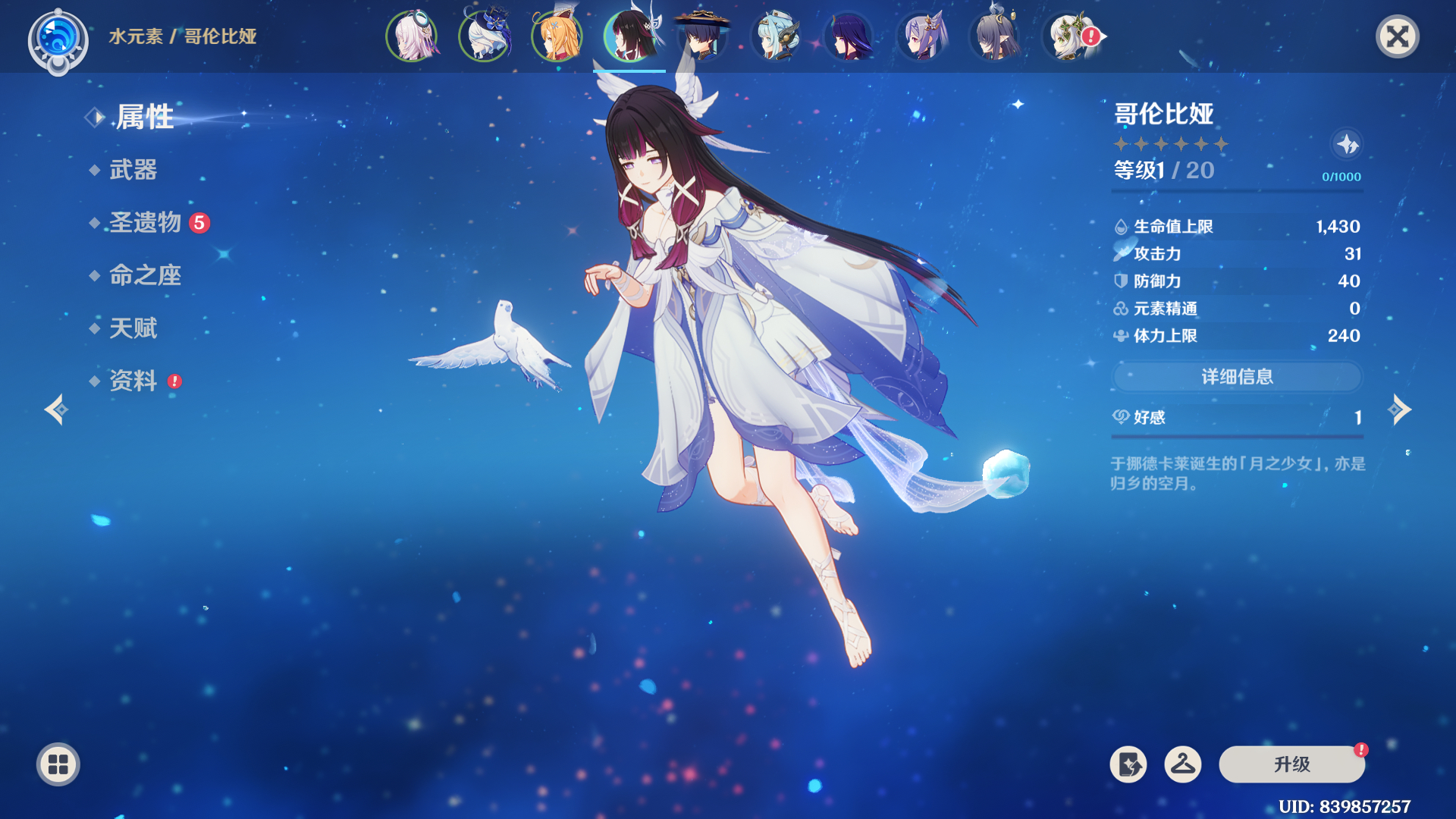Open the outfit hanger button

coord(1182,764)
